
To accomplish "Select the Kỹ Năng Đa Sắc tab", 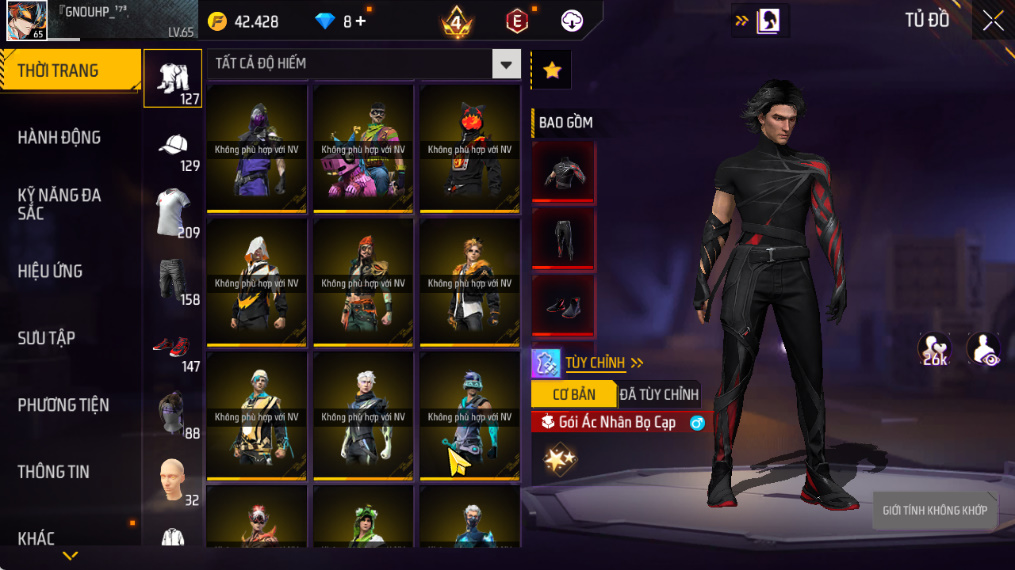I will click(60, 204).
